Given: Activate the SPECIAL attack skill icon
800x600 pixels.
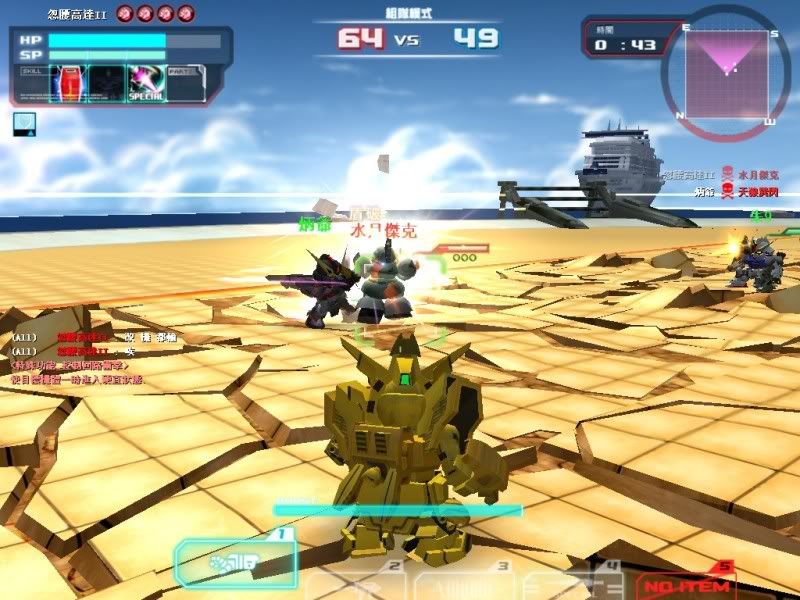Looking at the screenshot, I should (145, 82).
